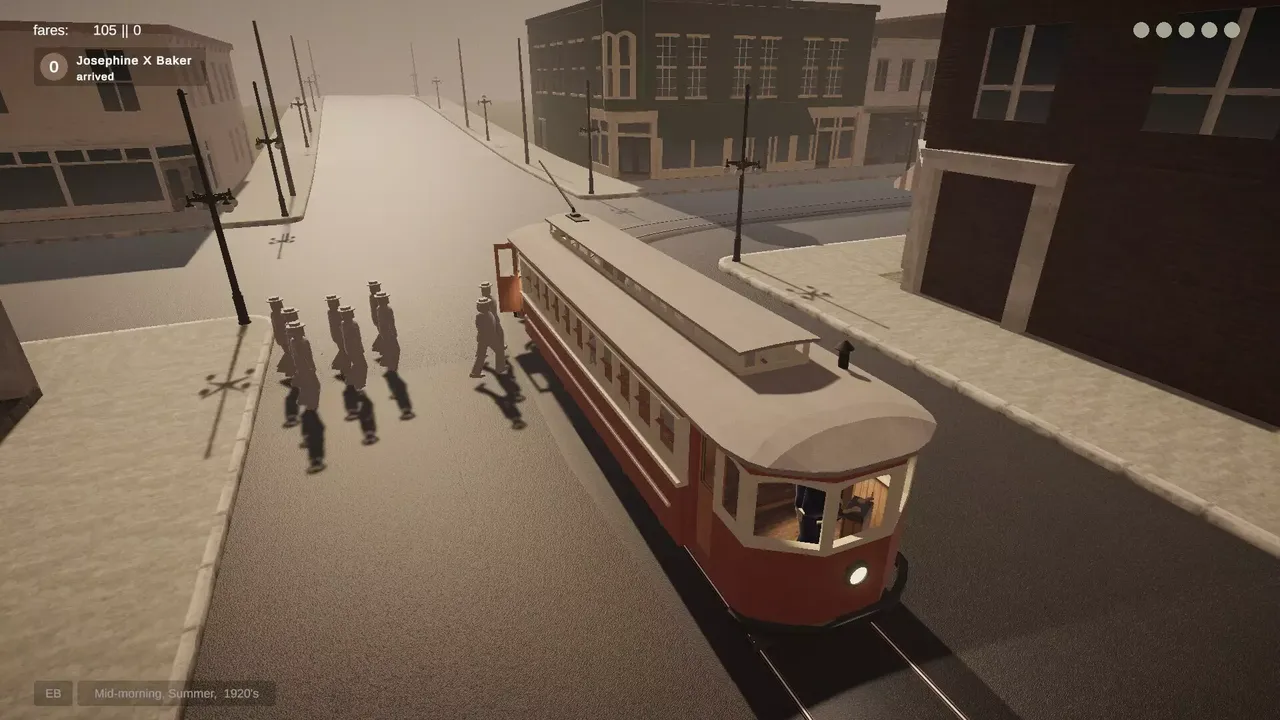Viewport: 1280px width, 720px height.
Task: Expand the Mid-morning, Summer, 1920's time display
Action: 176,693
